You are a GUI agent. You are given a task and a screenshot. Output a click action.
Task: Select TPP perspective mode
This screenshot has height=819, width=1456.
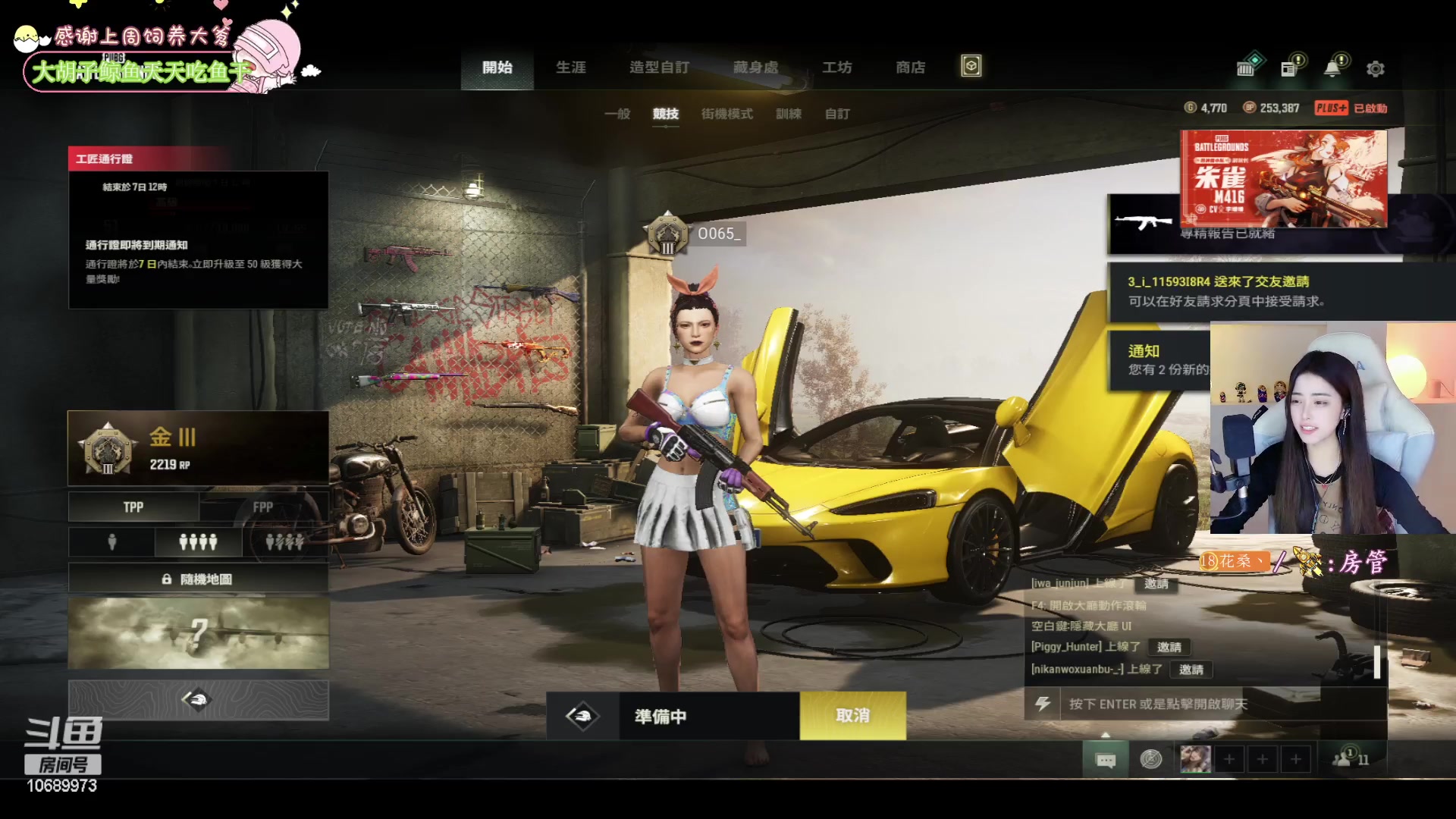point(133,507)
